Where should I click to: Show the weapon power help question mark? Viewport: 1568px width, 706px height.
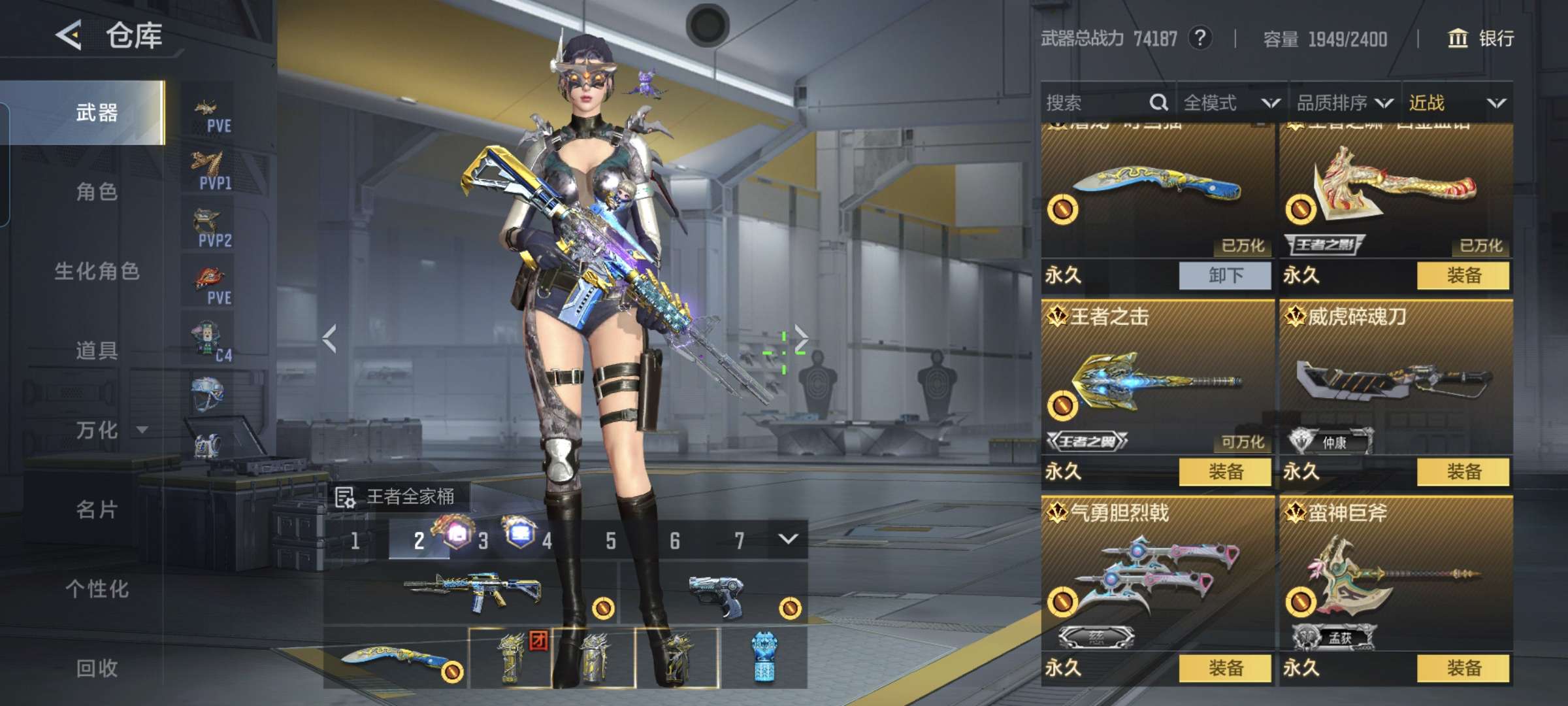pos(1200,39)
